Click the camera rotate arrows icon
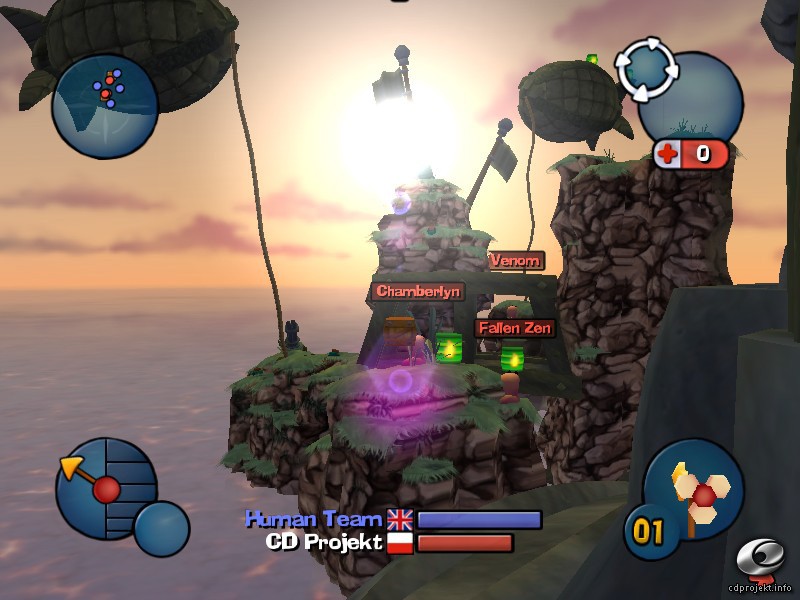This screenshot has height=600, width=800. tap(646, 68)
